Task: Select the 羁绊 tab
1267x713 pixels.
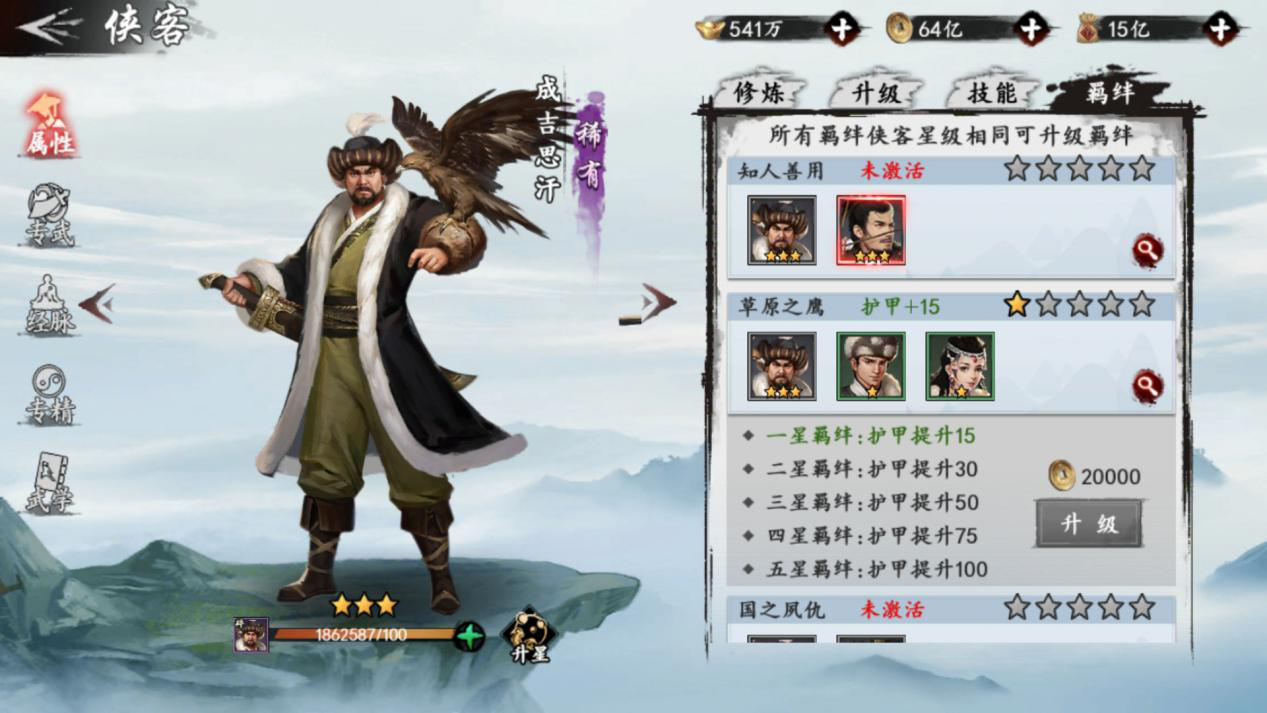Action: tap(1108, 93)
